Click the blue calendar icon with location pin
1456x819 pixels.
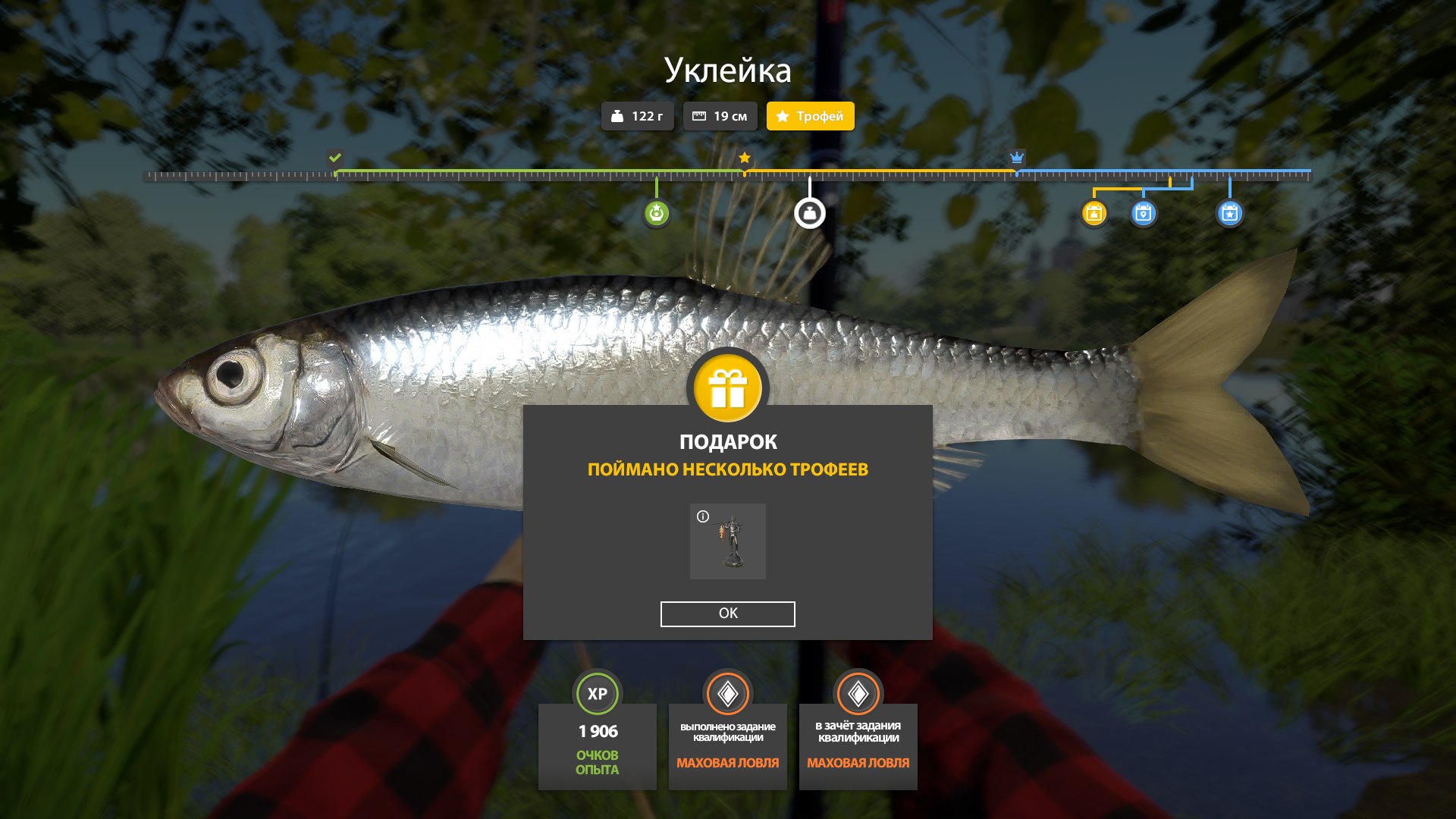(x=1145, y=215)
